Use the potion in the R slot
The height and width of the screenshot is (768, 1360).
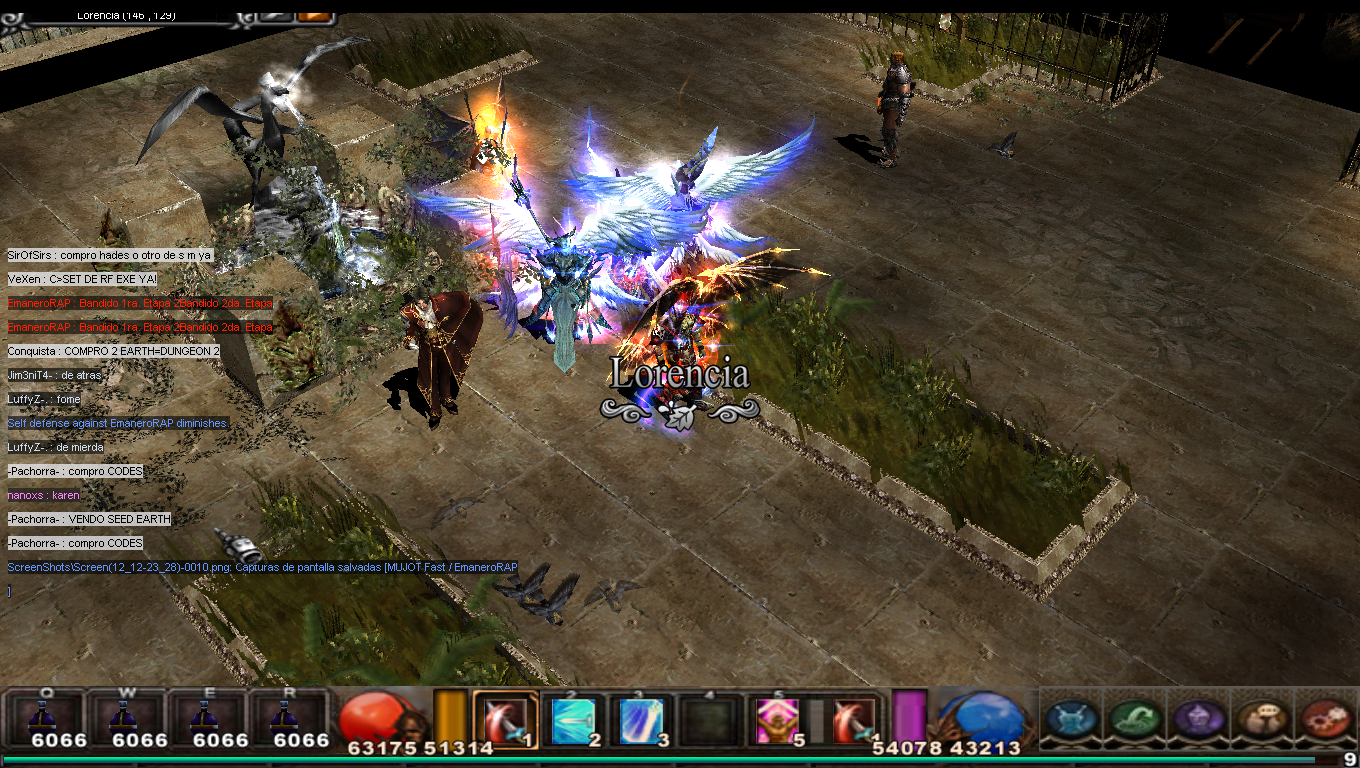[x=286, y=717]
